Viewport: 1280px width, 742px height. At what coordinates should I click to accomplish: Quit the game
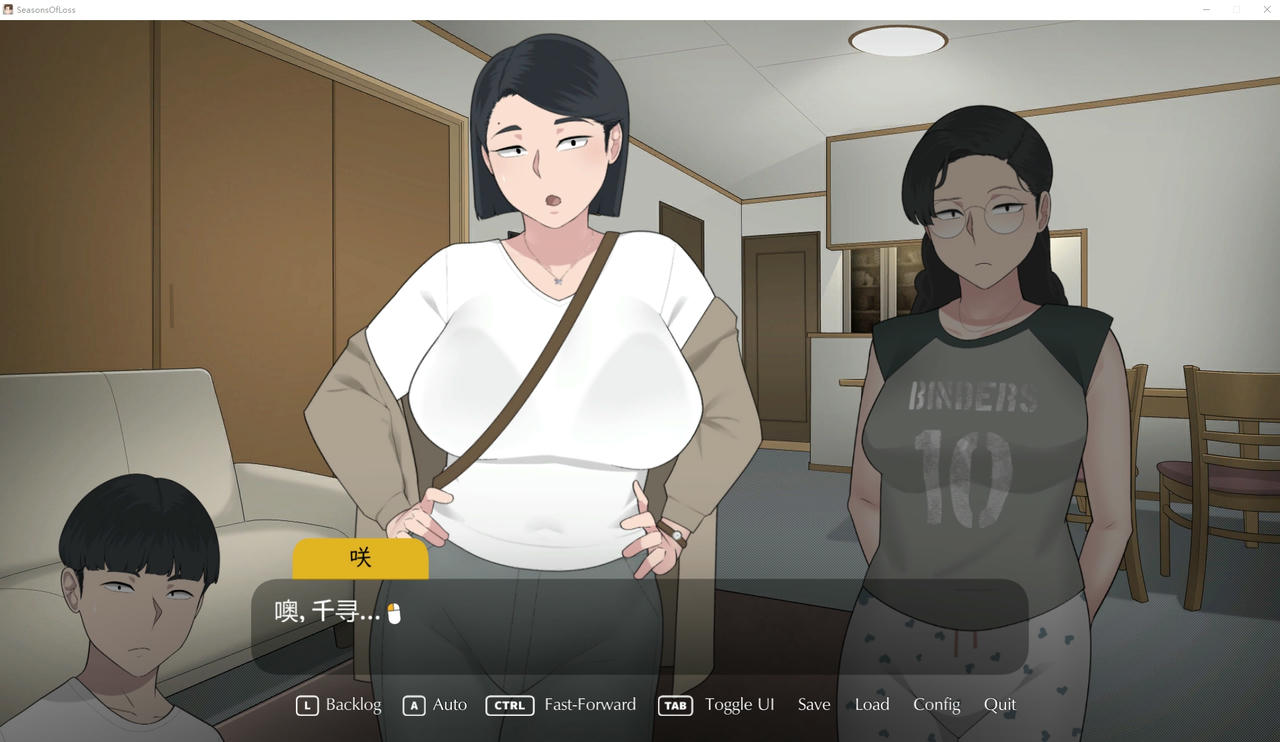[x=1000, y=705]
